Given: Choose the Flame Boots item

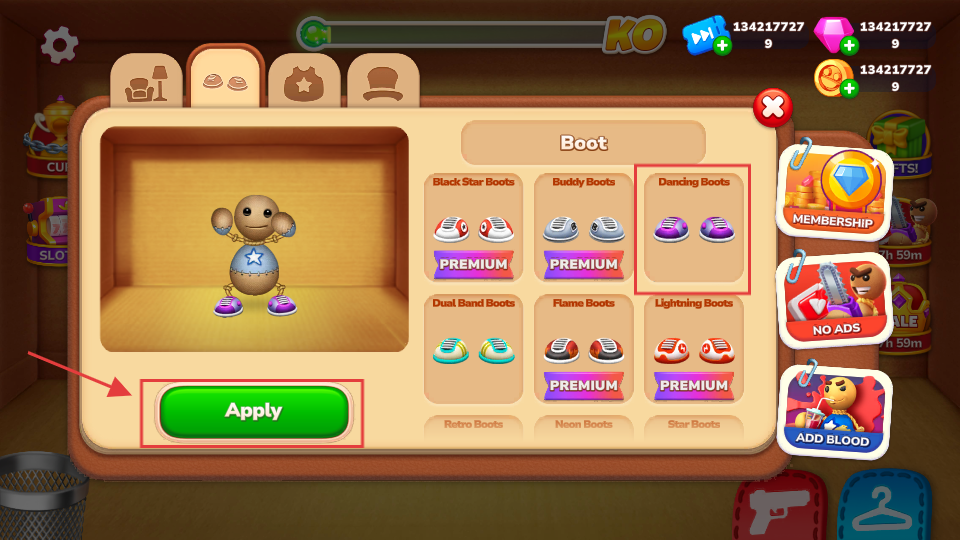Looking at the screenshot, I should (583, 349).
